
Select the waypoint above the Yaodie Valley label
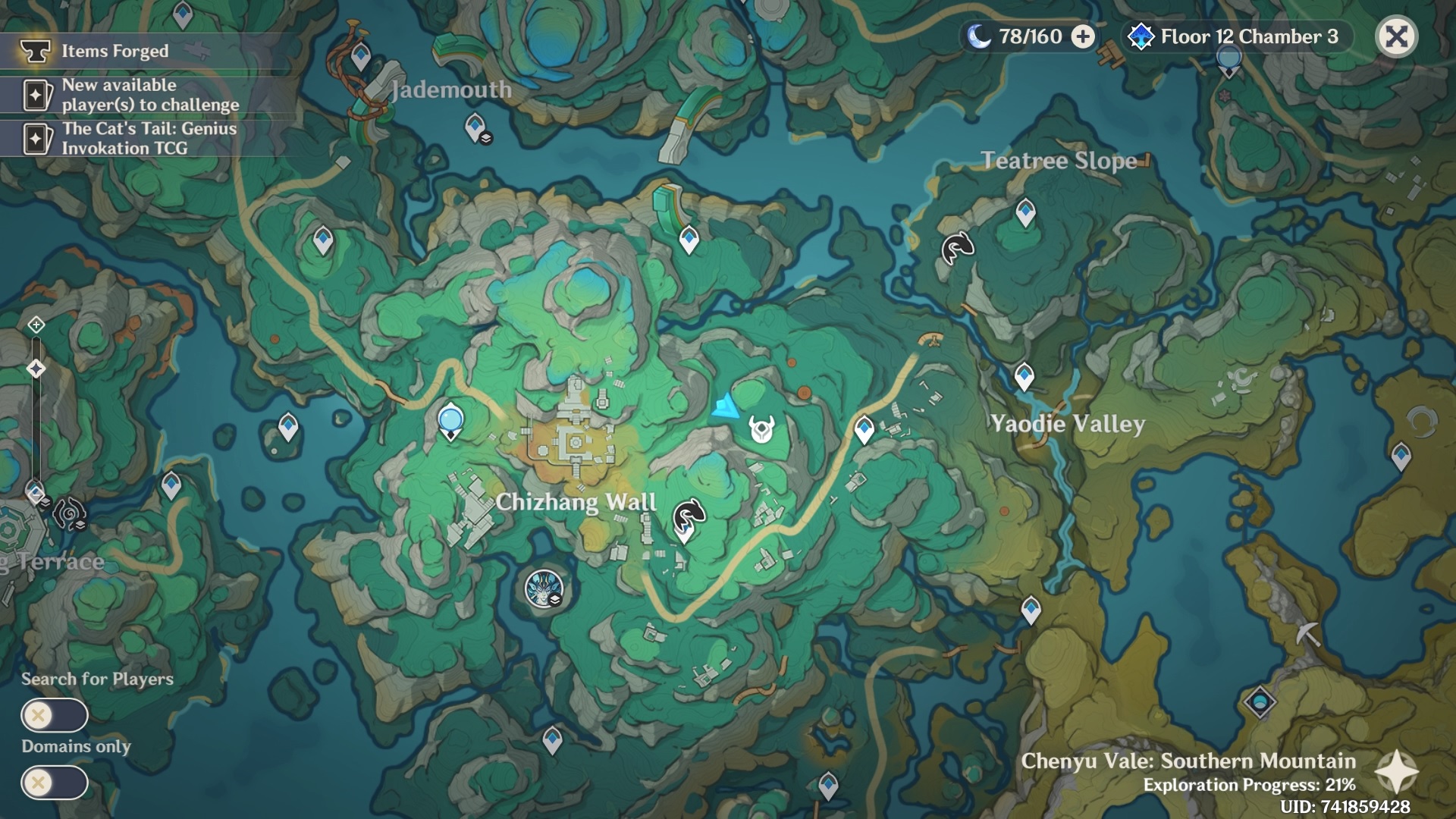point(1024,375)
